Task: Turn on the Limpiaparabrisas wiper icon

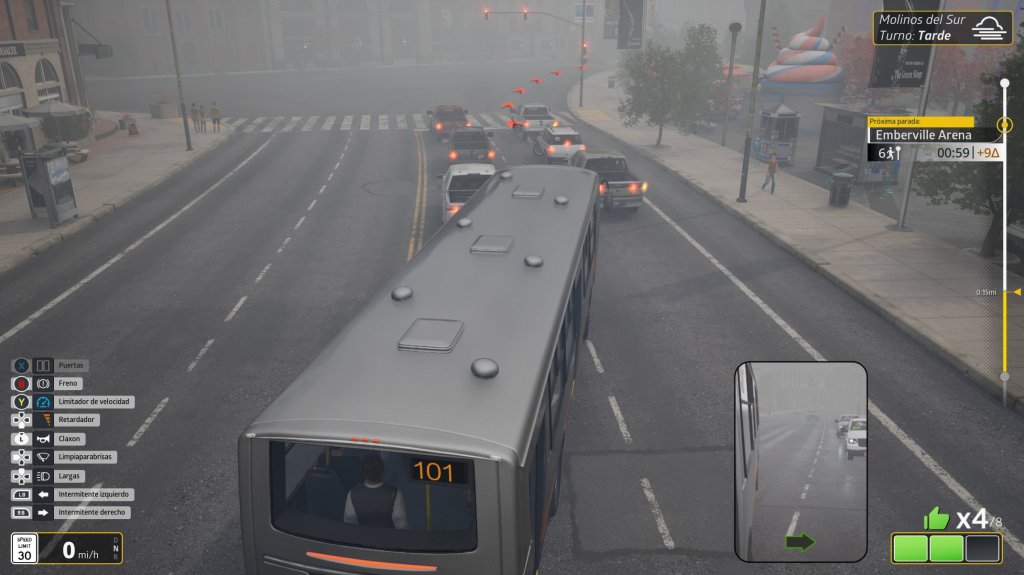Action: 43,457
